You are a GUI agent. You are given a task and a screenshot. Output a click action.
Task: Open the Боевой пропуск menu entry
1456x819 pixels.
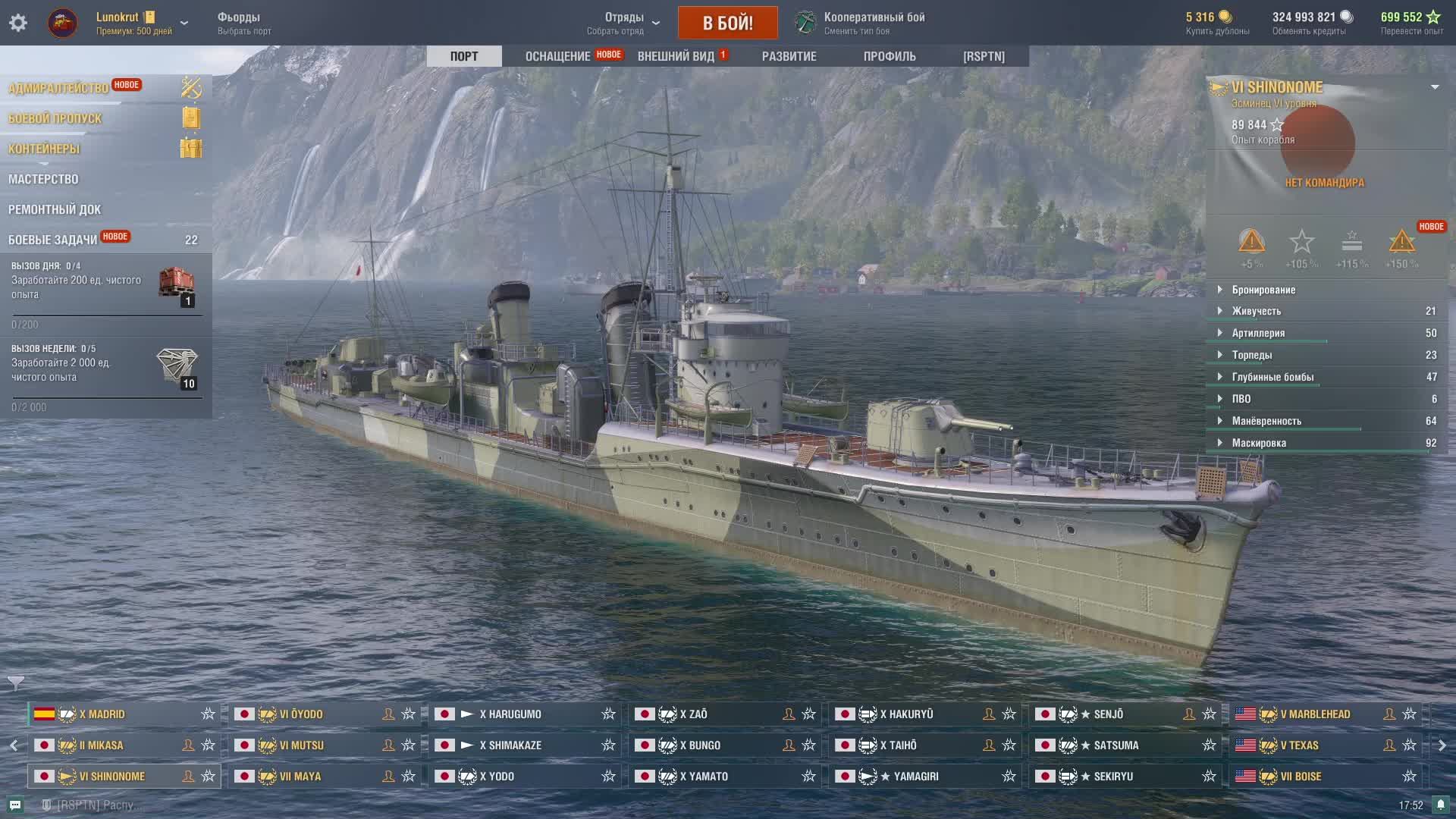[55, 118]
